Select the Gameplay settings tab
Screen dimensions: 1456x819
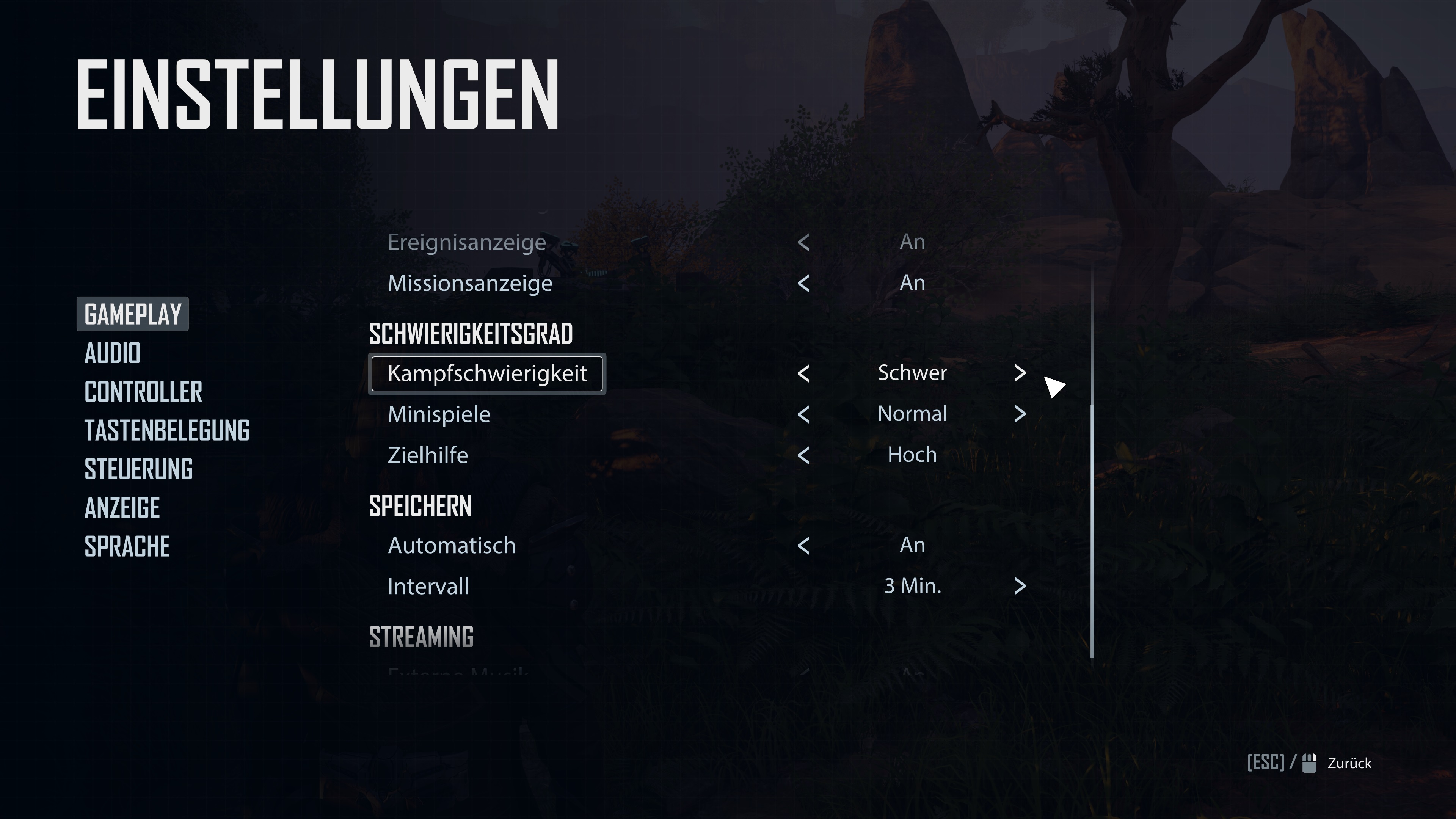click(x=133, y=314)
